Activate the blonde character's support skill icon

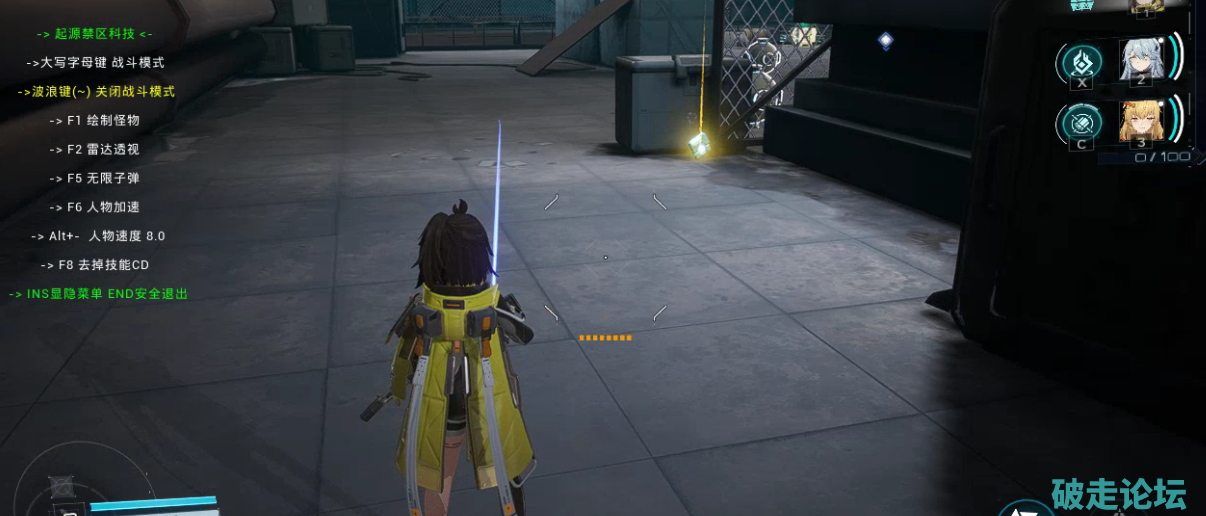pos(1081,123)
